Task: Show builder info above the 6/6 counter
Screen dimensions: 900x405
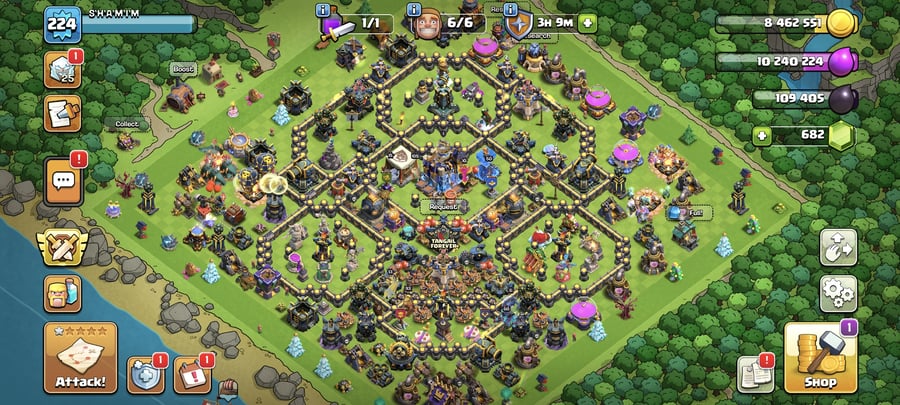Action: 417,9
